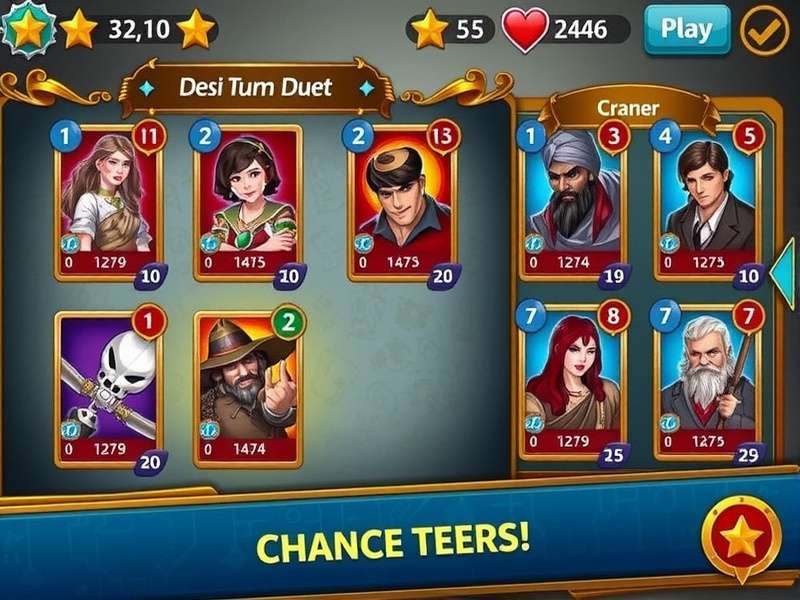
Task: Tap the teal Play button
Action: click(686, 29)
